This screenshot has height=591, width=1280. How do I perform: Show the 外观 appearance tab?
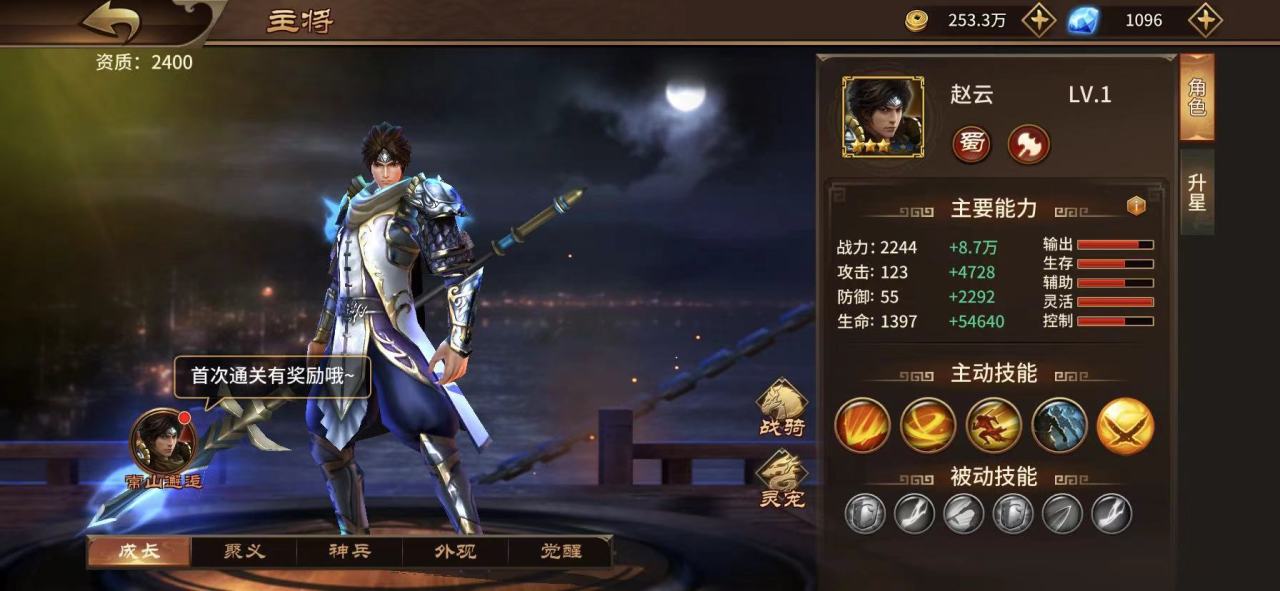tap(455, 551)
